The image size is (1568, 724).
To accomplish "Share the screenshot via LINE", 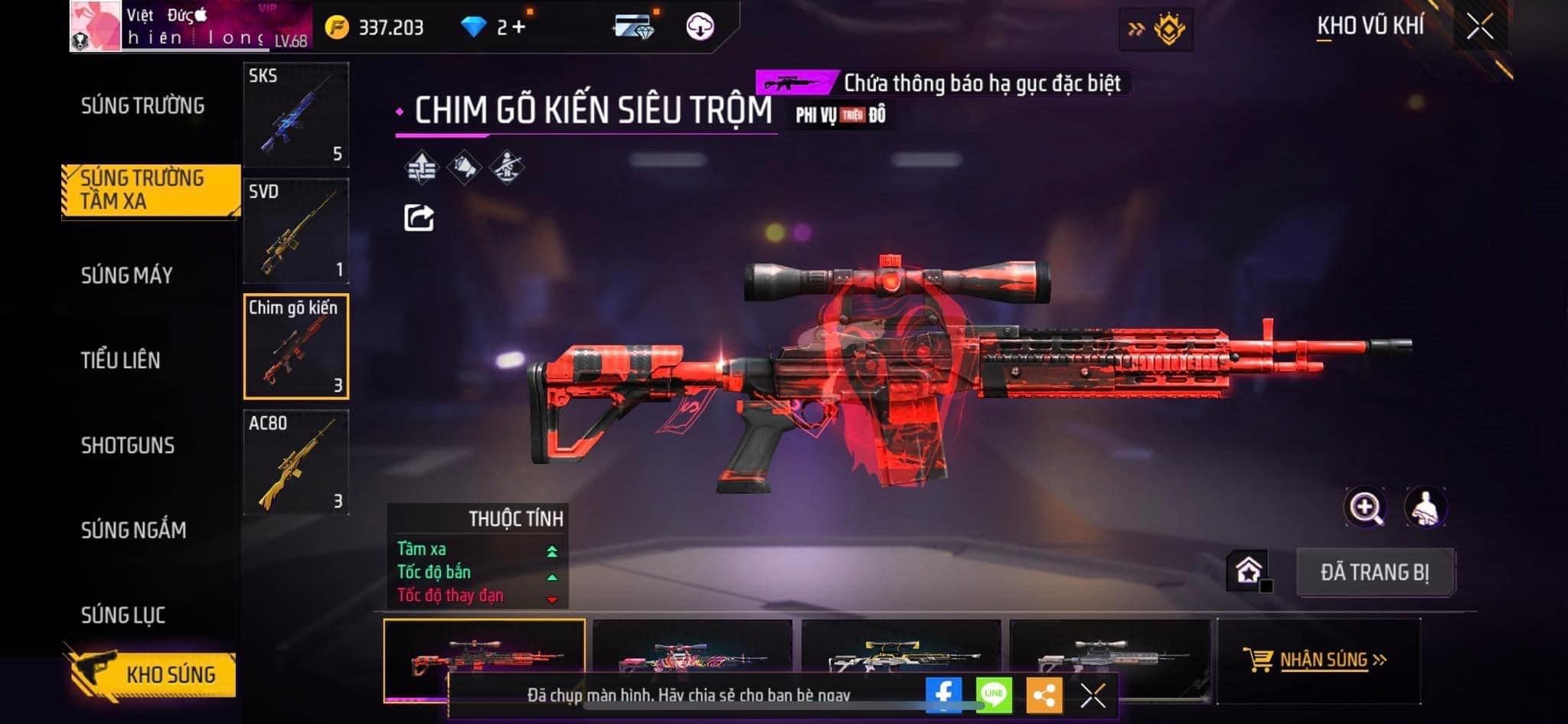I will 994,695.
